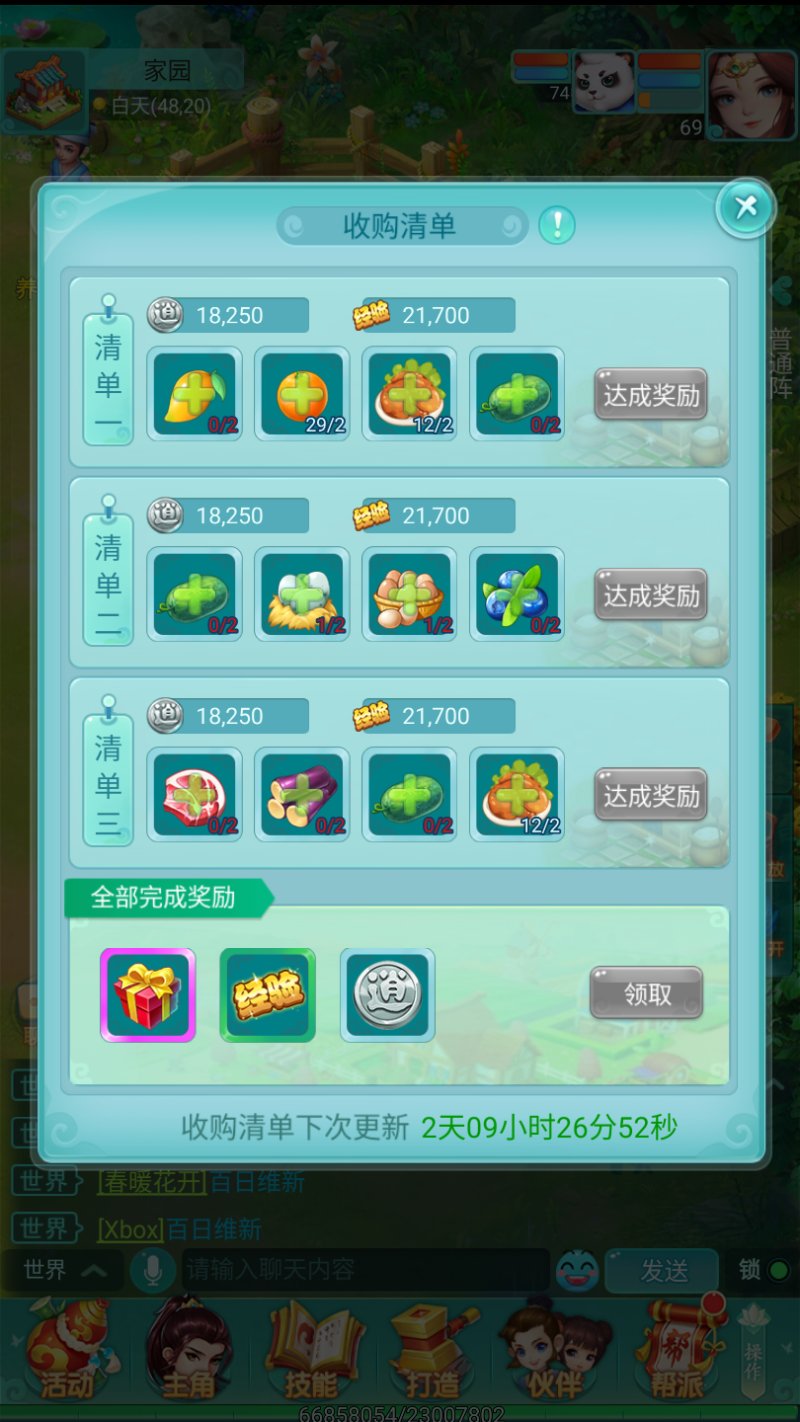This screenshot has width=800, height=1422.
Task: Select the orange item showing 29/2
Action: click(302, 394)
